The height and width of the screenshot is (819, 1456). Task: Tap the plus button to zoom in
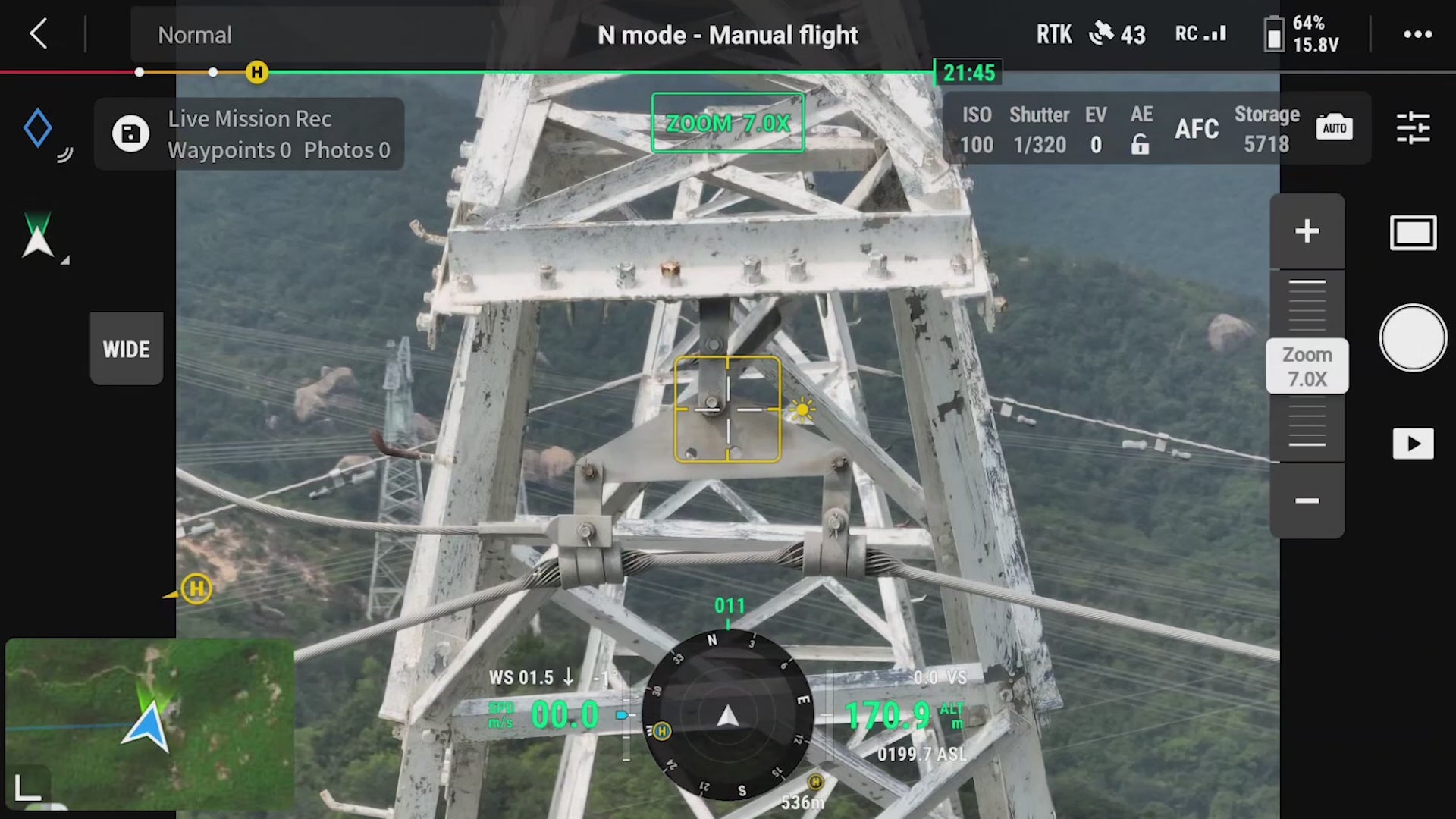click(1307, 231)
